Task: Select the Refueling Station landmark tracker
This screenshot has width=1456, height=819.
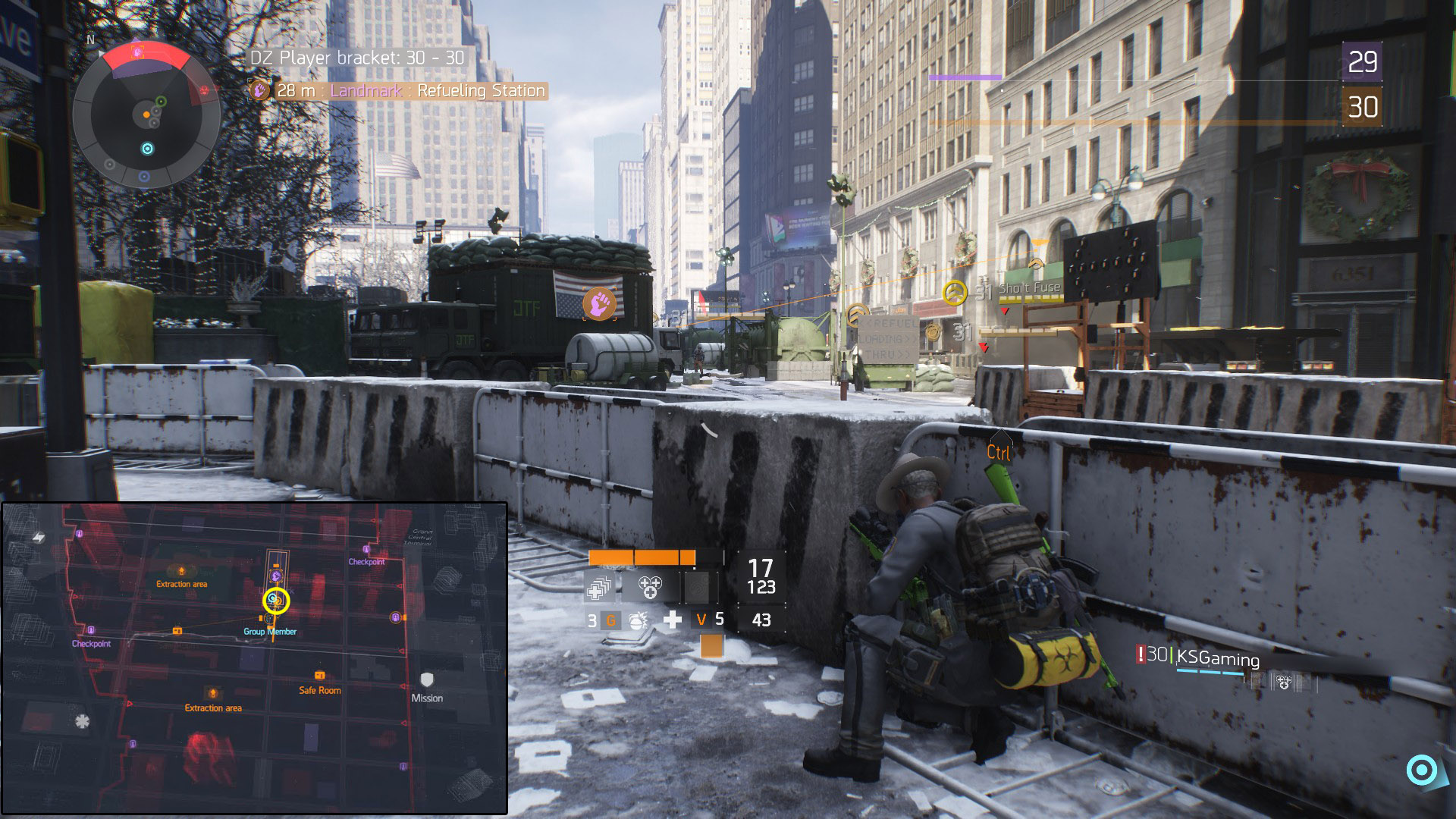Action: pyautogui.click(x=399, y=91)
